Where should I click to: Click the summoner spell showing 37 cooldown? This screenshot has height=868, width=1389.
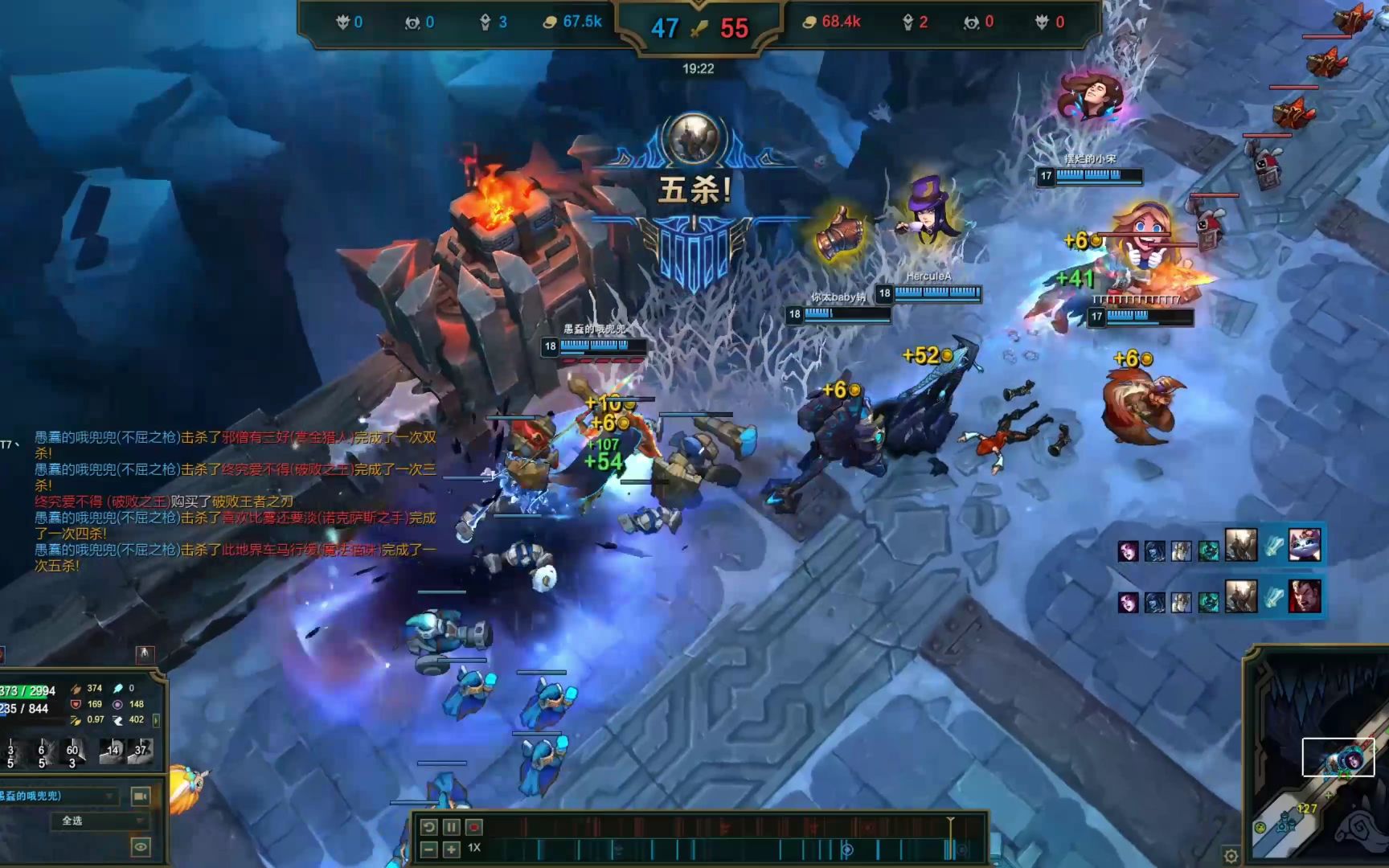point(140,751)
